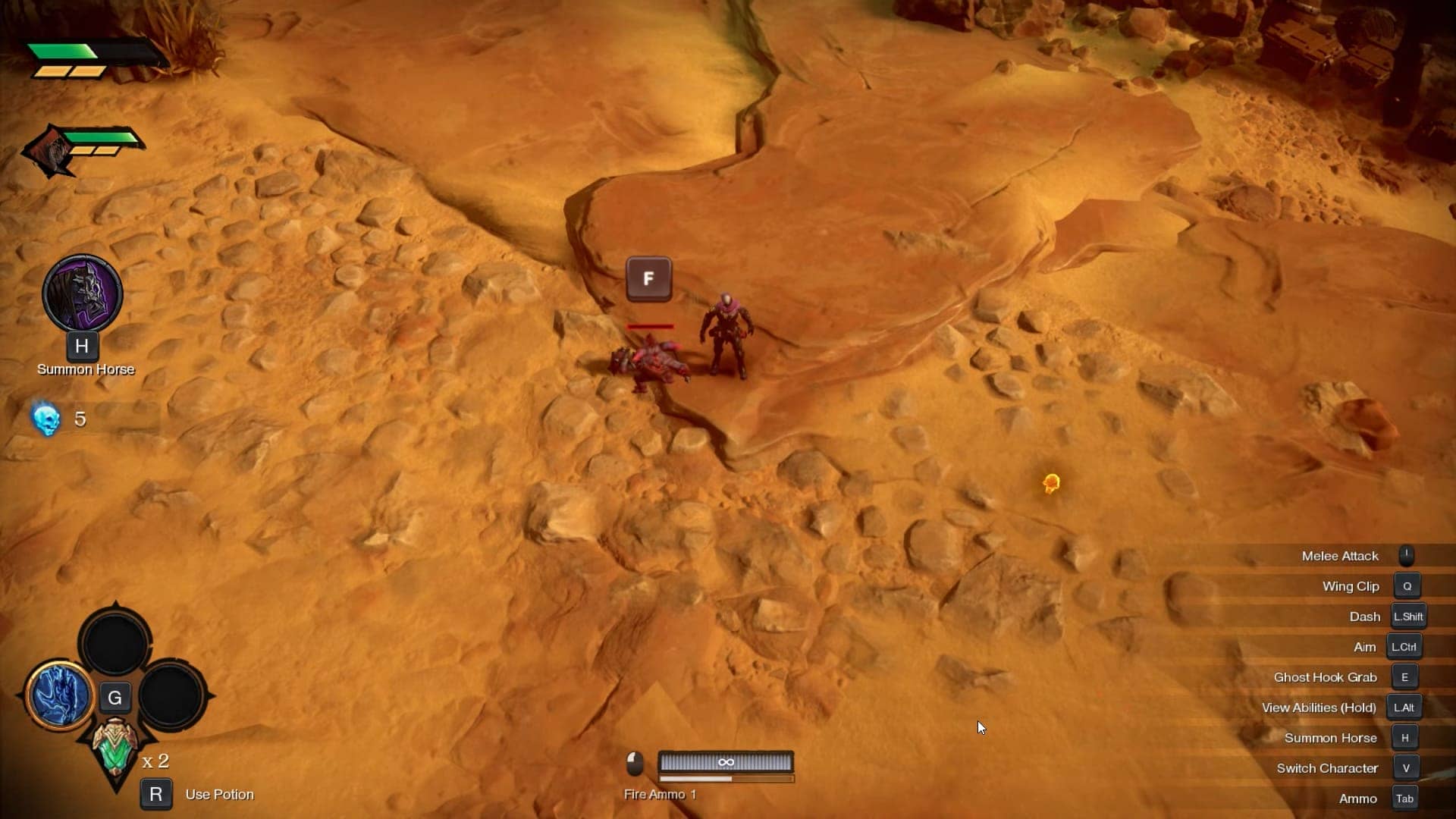Use the green health potion icon
Viewport: 1456px width, 819px height.
click(115, 747)
